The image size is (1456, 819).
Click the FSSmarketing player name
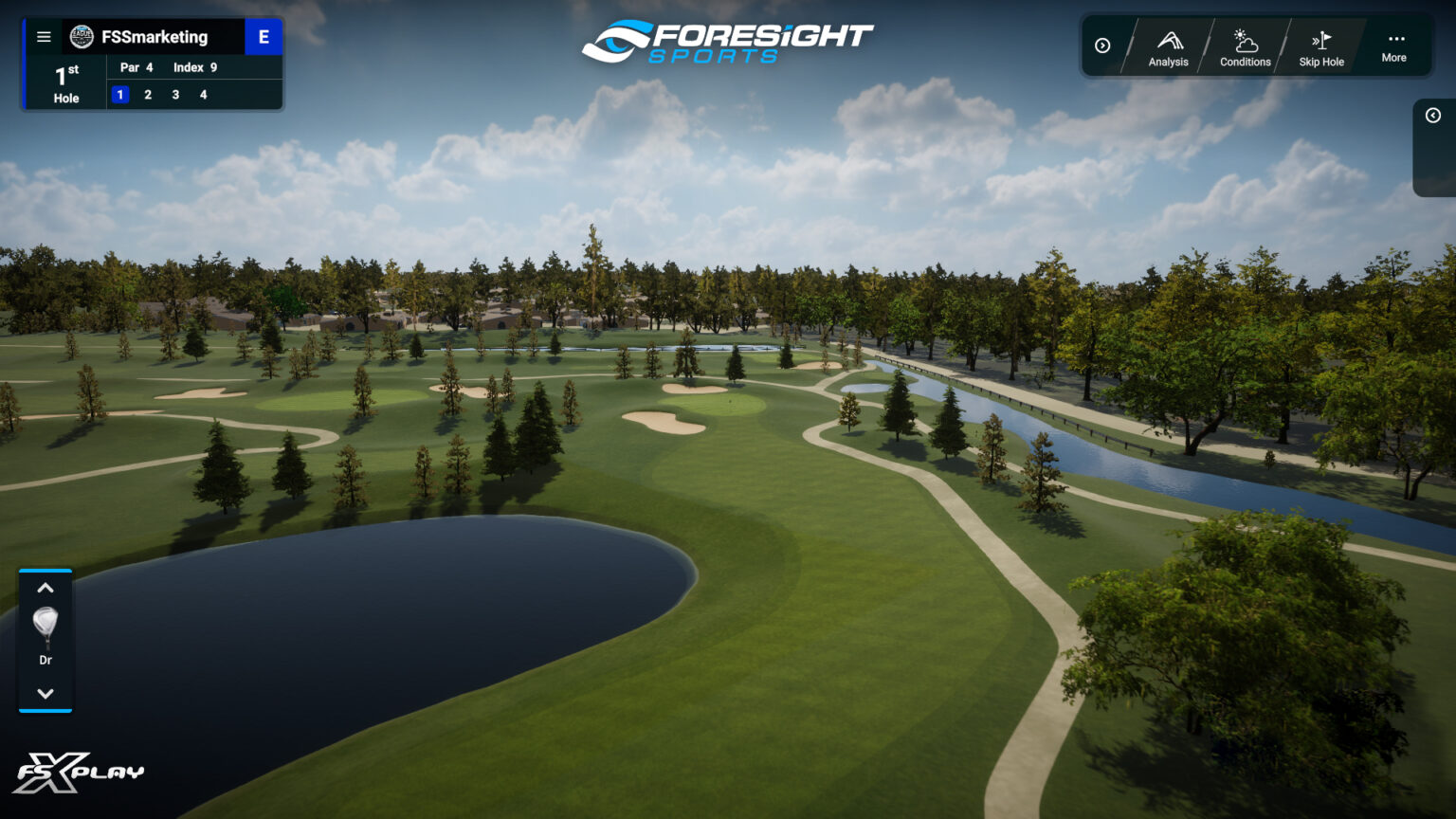[155, 37]
